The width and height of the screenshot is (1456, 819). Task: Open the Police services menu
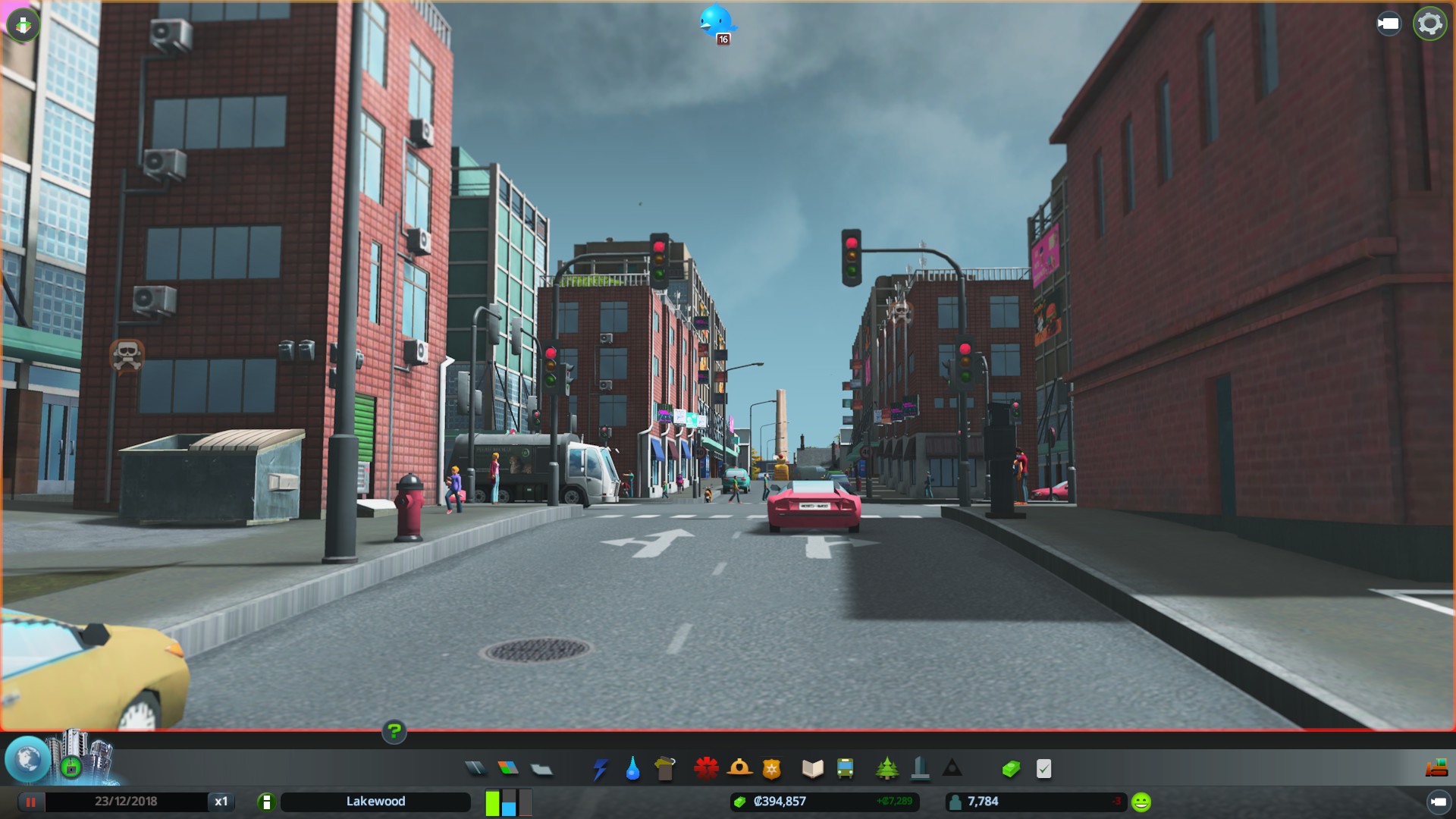[x=770, y=768]
